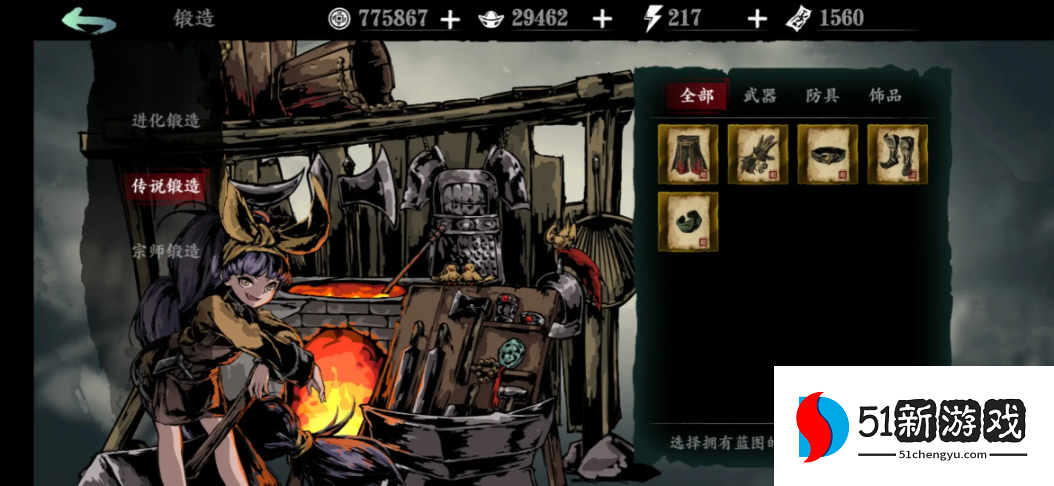Refill lightning energy with plus button
The image size is (1054, 486).
point(758,19)
